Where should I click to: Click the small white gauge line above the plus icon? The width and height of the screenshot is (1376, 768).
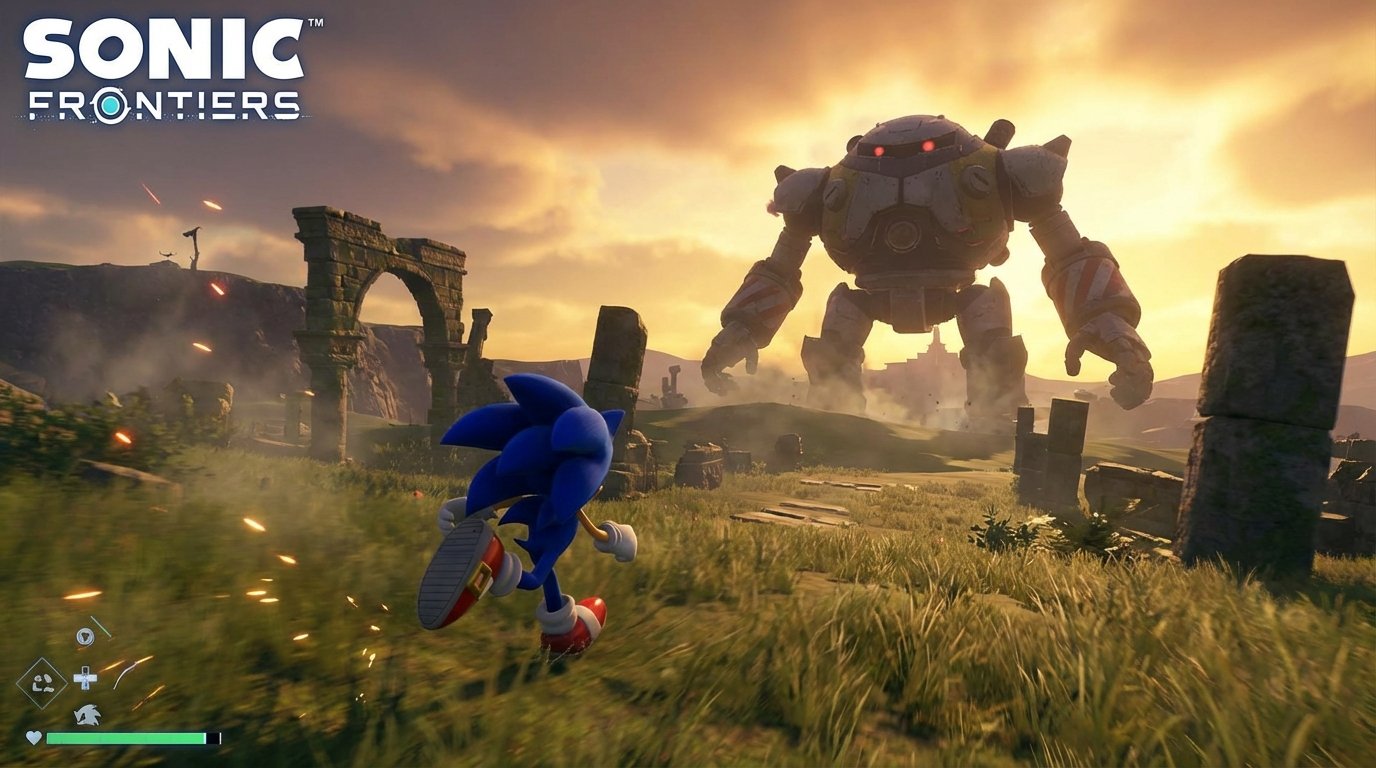click(102, 628)
